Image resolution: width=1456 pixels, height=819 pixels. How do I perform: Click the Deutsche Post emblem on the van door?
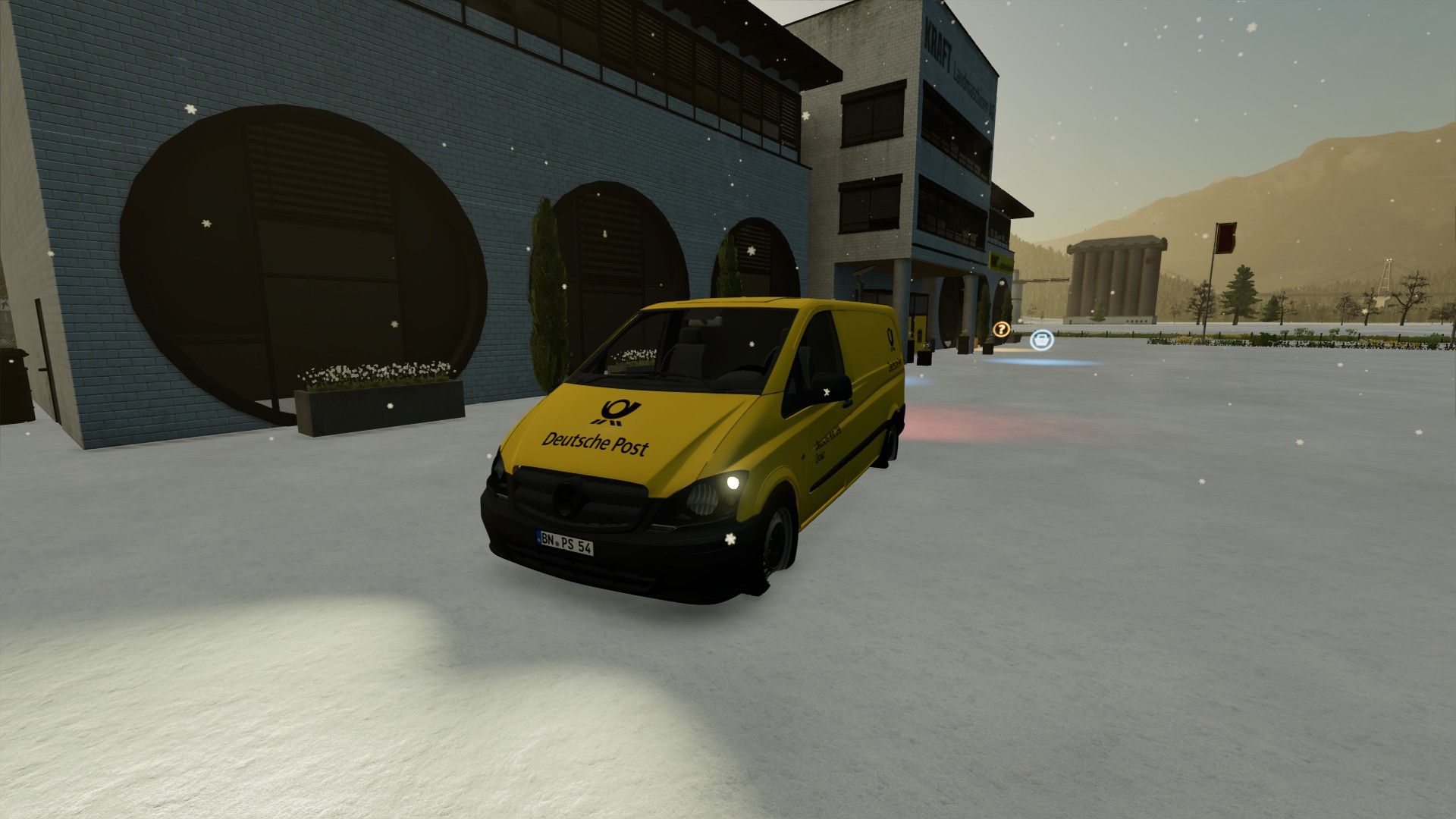point(891,339)
